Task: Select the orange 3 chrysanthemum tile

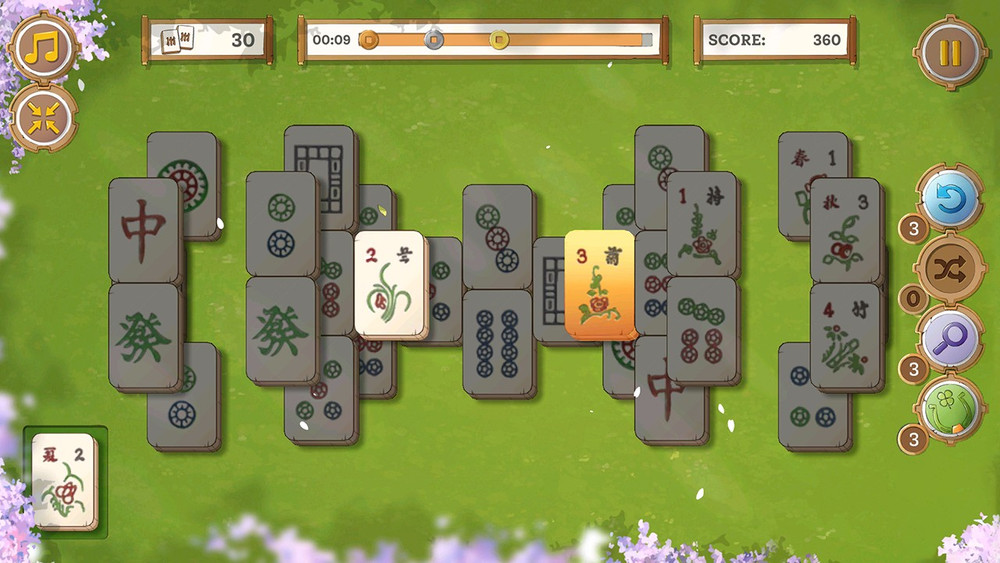Action: point(599,283)
